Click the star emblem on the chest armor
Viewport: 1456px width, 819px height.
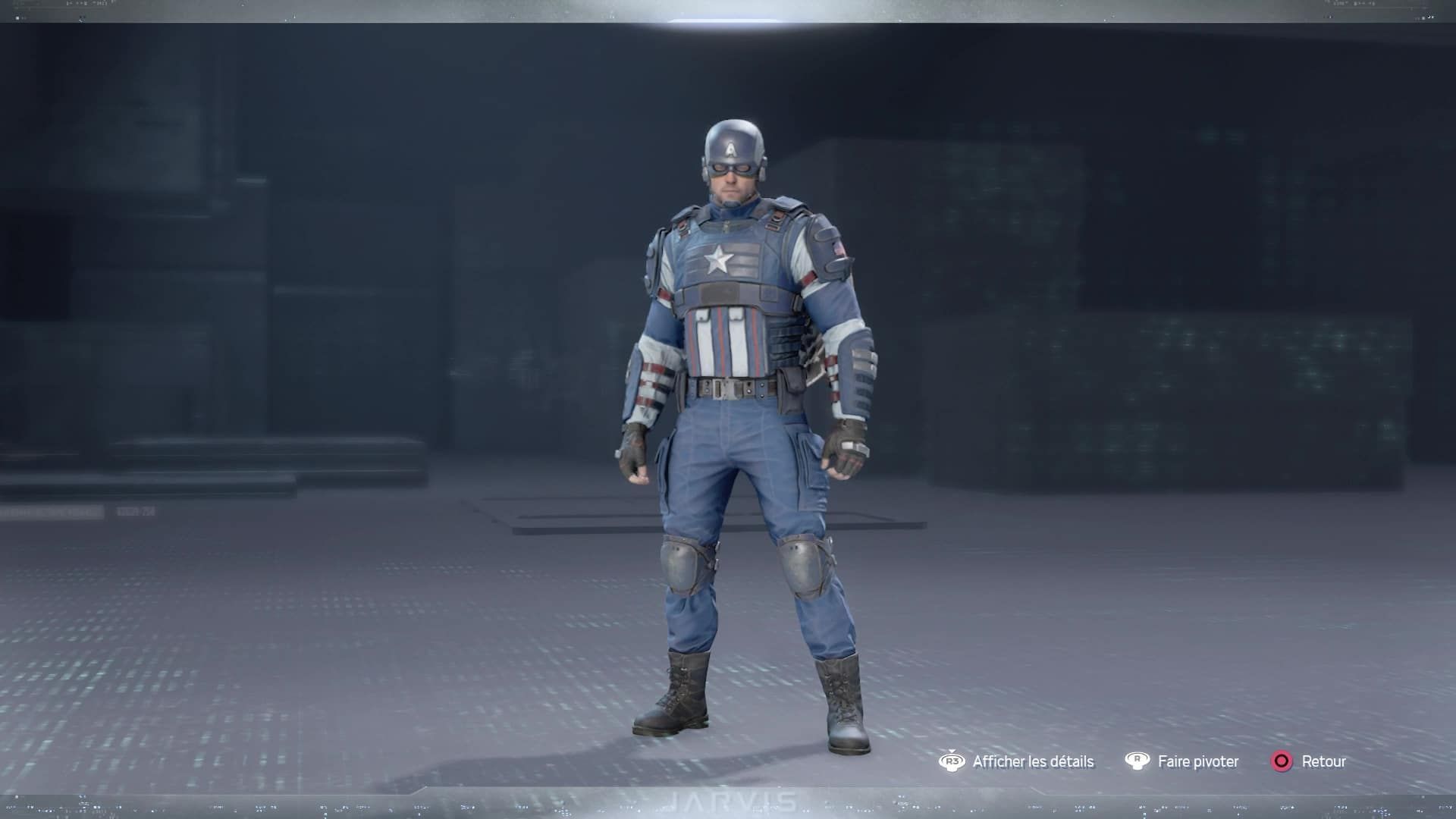718,259
